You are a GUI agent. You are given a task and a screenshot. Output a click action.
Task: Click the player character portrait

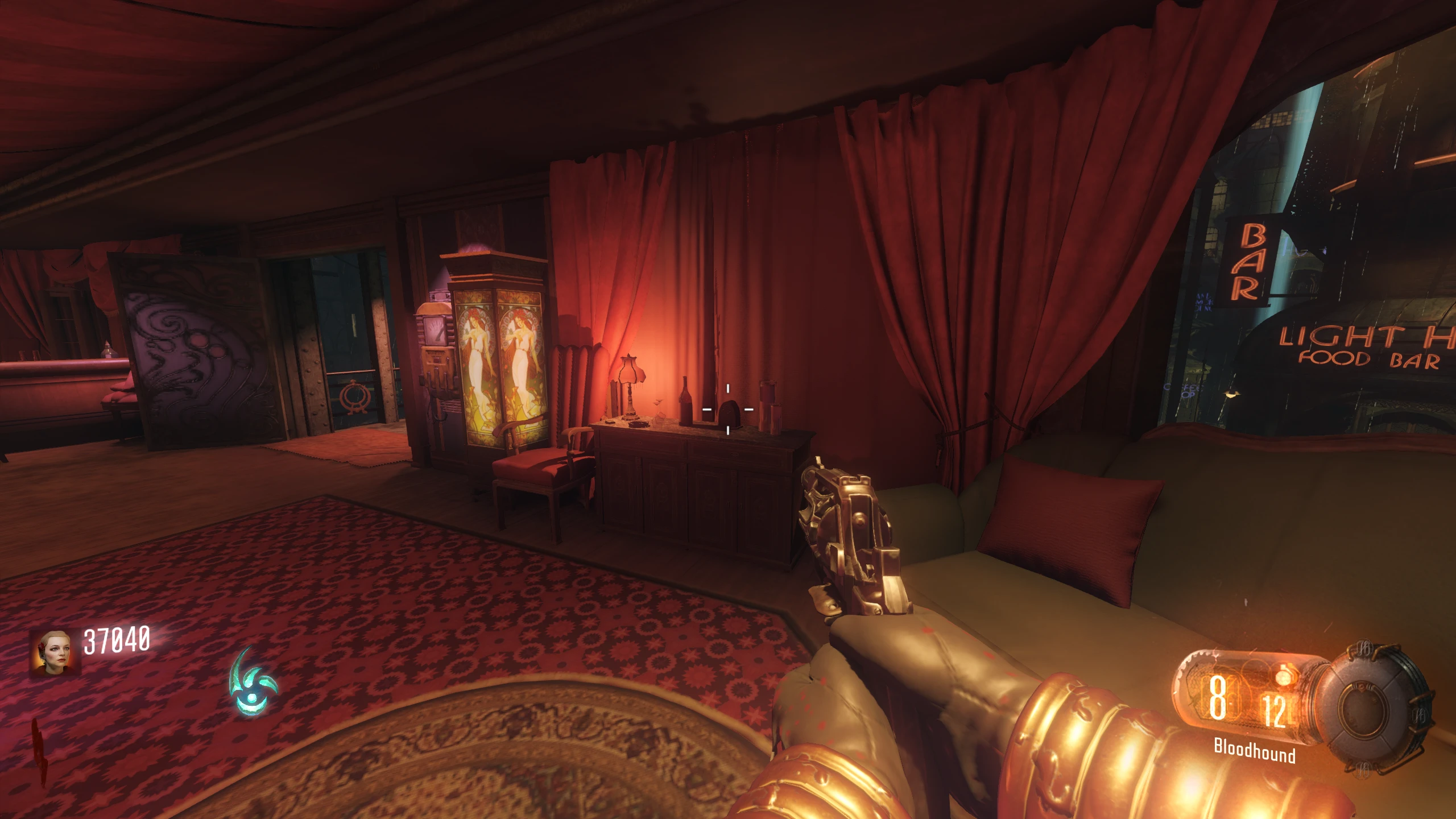(55, 652)
